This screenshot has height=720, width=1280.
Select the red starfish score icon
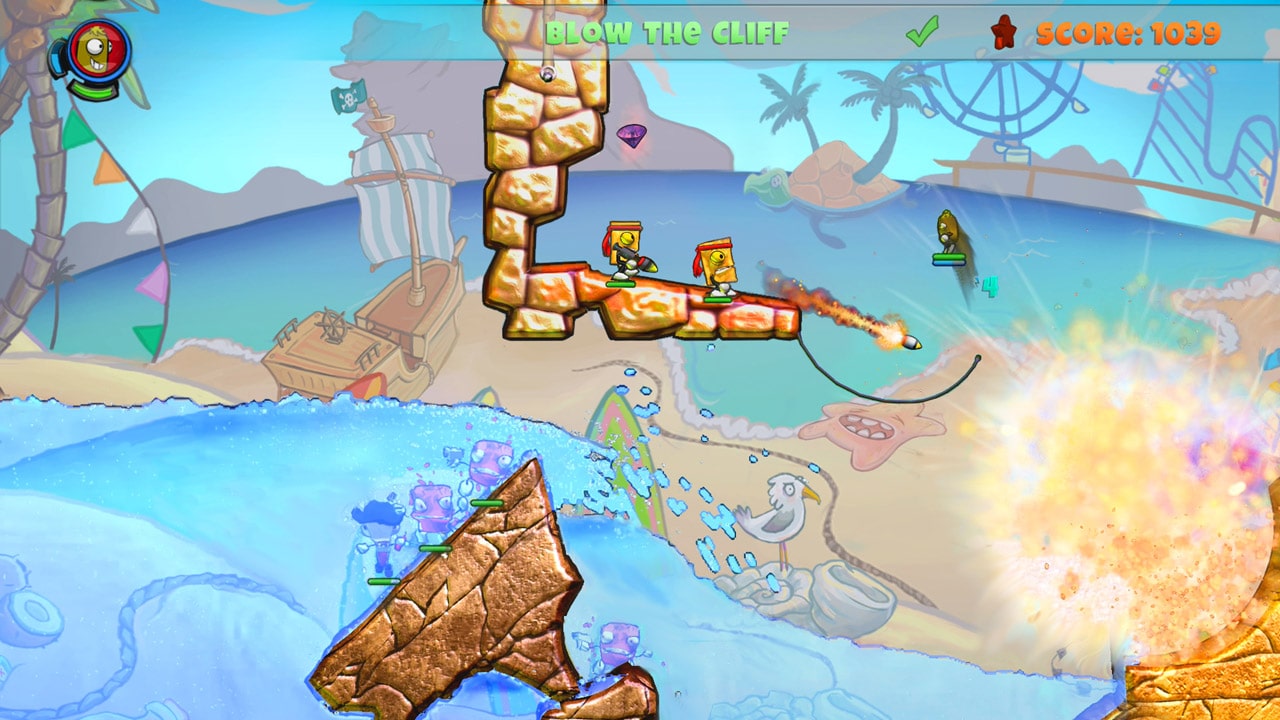point(1005,31)
